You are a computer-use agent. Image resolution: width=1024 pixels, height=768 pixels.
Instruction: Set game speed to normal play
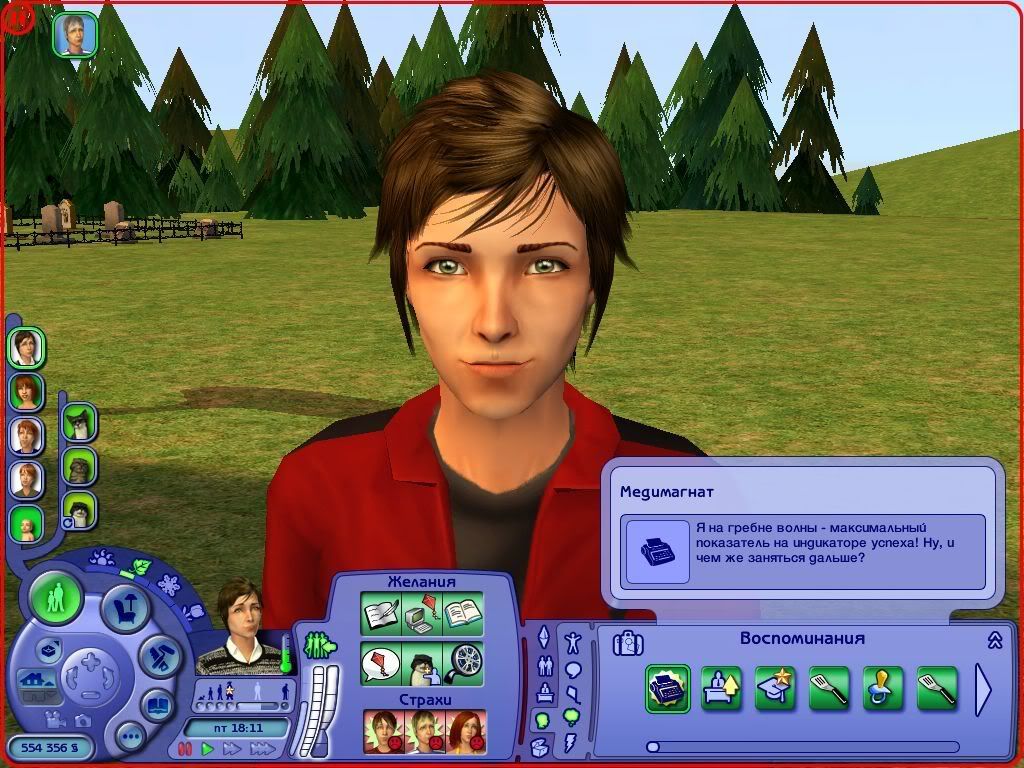(208, 749)
